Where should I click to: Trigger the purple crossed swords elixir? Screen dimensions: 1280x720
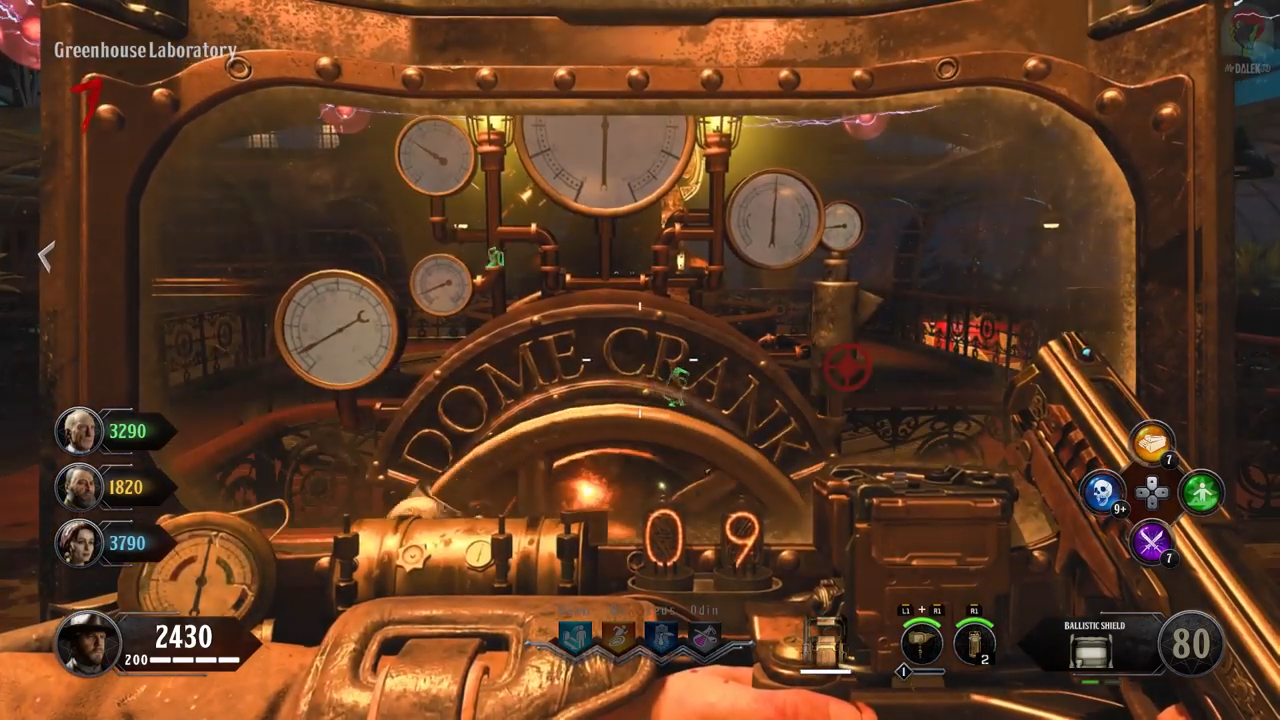1152,543
